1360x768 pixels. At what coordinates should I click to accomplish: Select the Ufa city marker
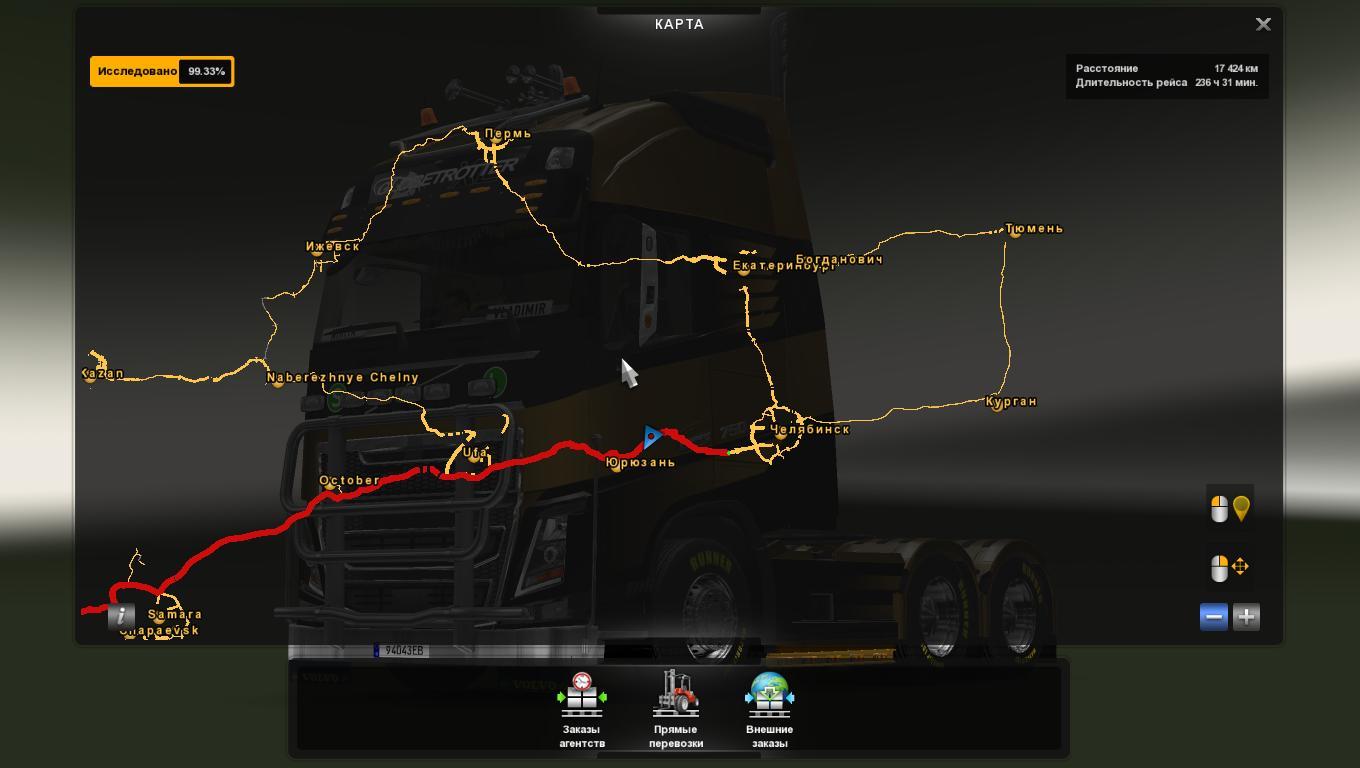(x=468, y=457)
